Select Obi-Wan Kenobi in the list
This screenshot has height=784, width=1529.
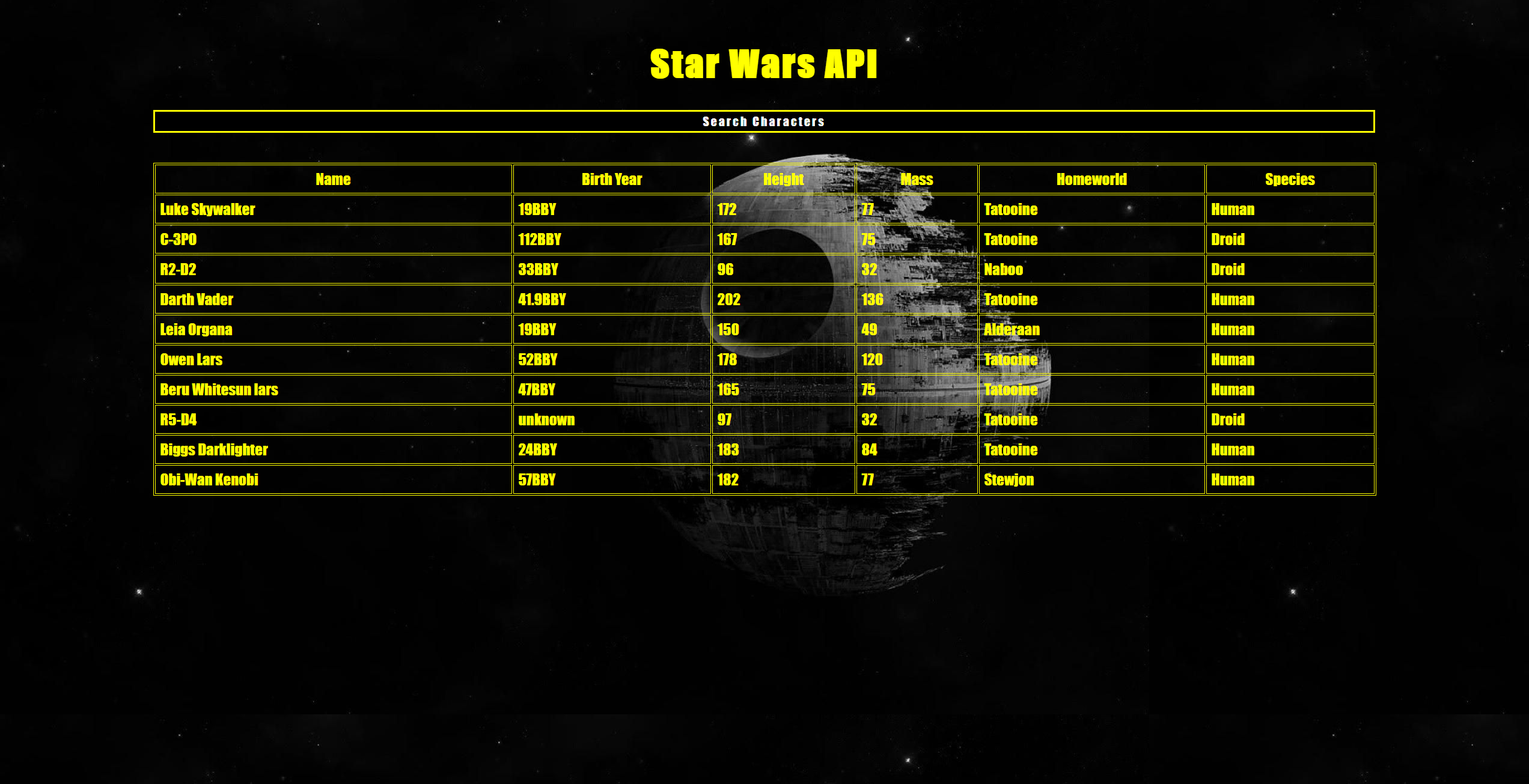coord(209,479)
